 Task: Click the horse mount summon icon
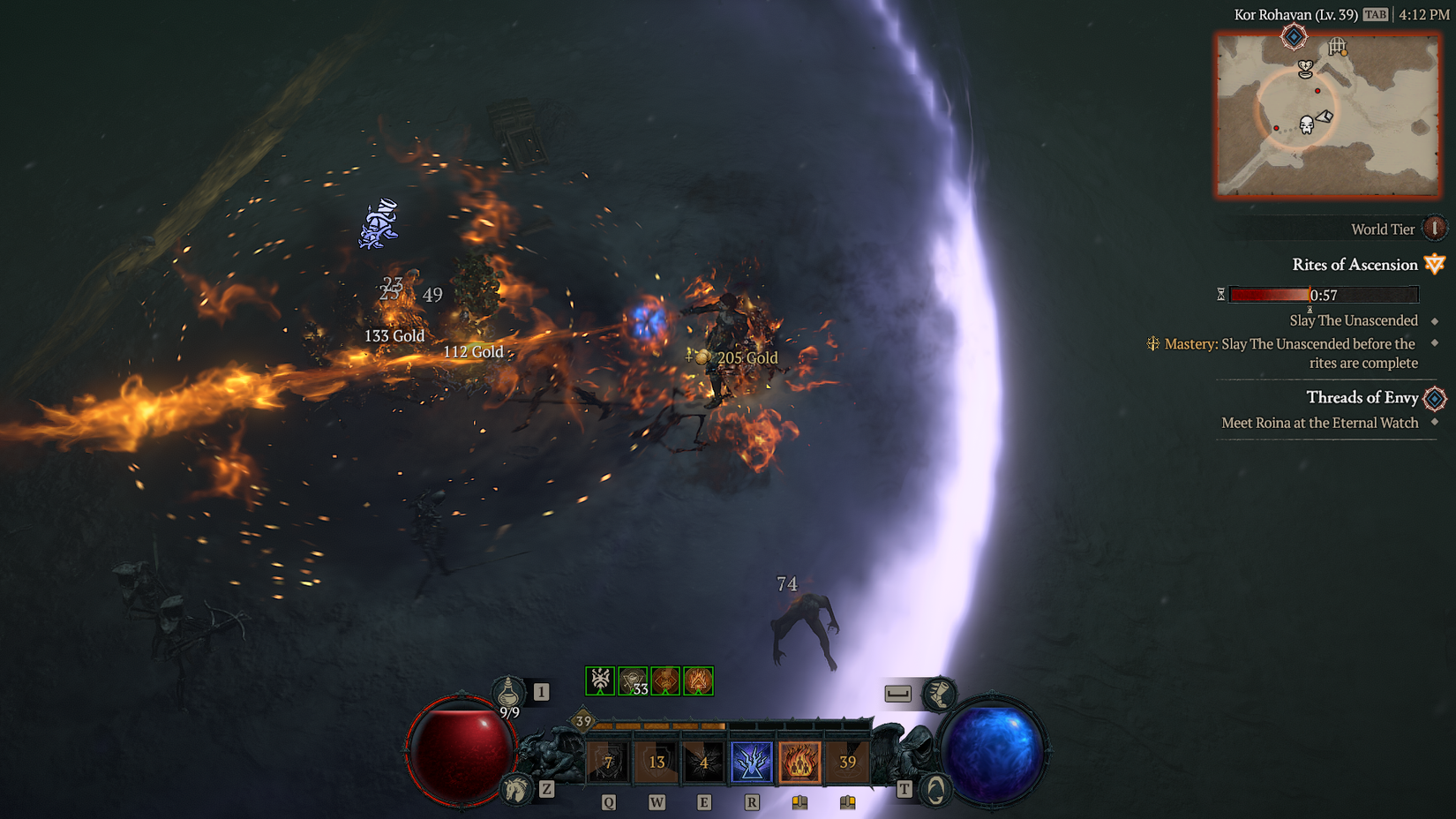[x=515, y=790]
